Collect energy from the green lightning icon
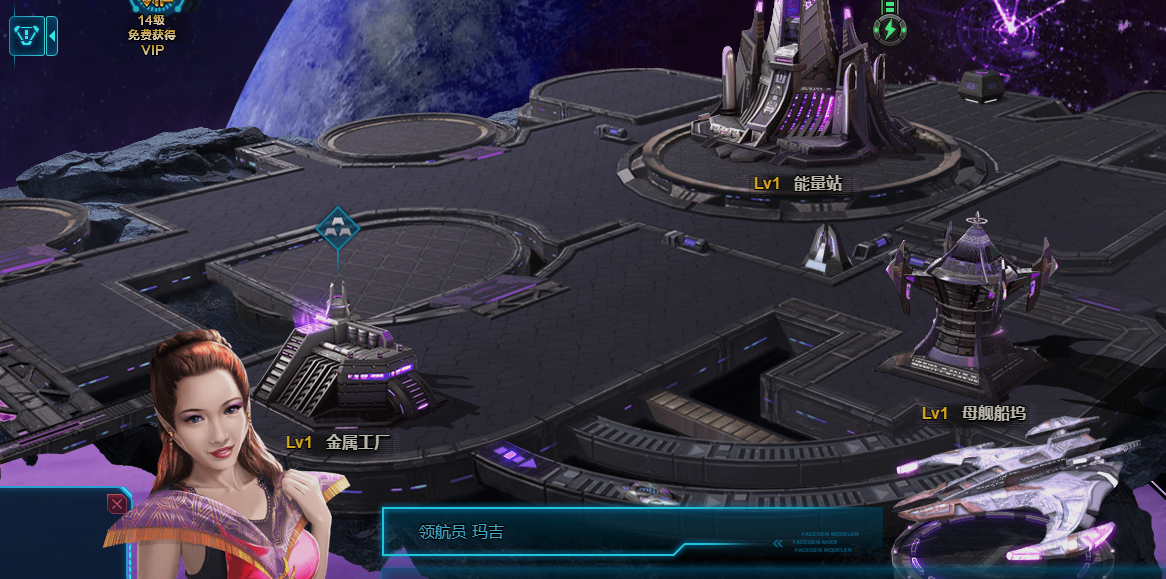The width and height of the screenshot is (1166, 579). coord(887,29)
